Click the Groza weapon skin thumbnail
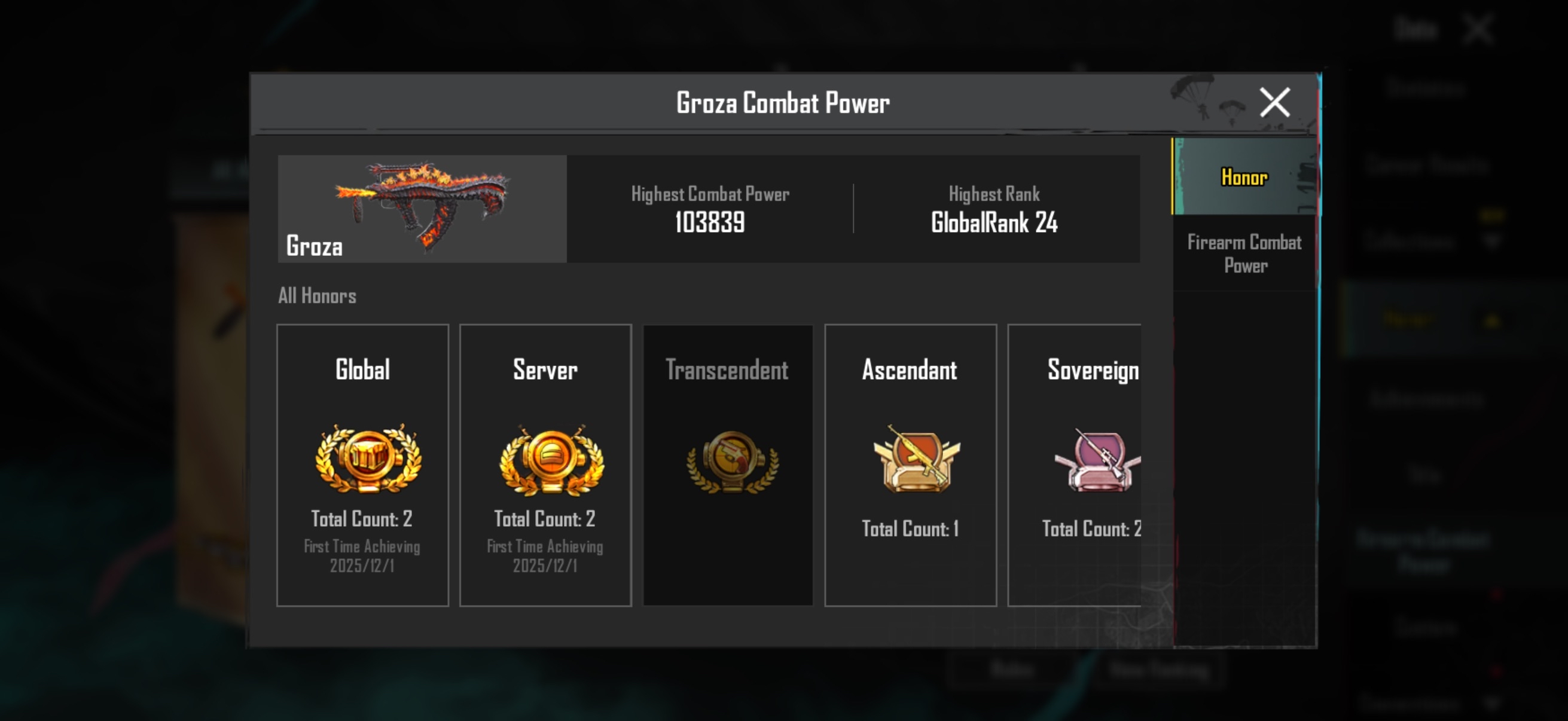 coord(422,208)
